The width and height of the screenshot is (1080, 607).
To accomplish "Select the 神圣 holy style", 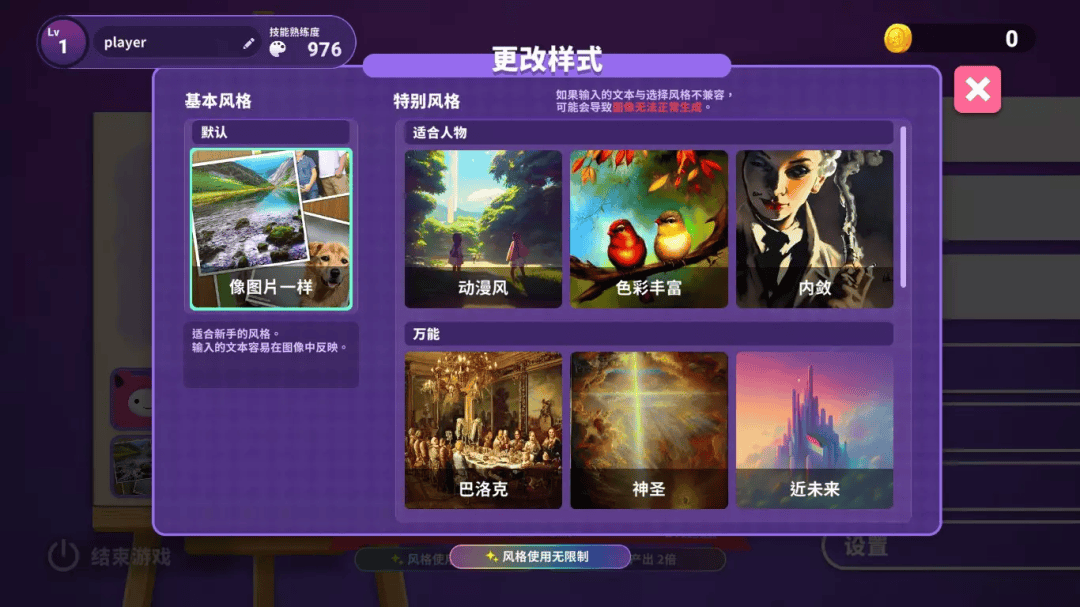I will click(x=649, y=430).
